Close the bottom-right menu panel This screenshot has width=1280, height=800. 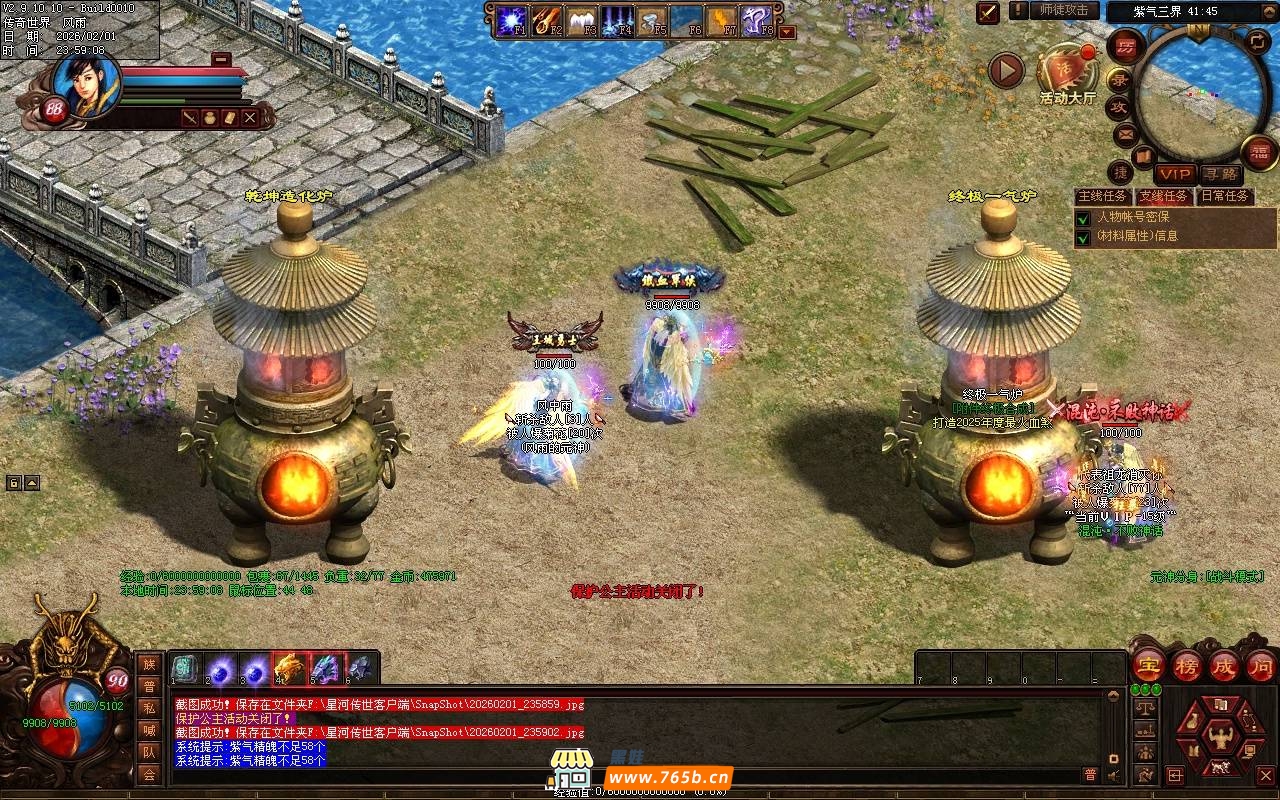coord(1265,775)
